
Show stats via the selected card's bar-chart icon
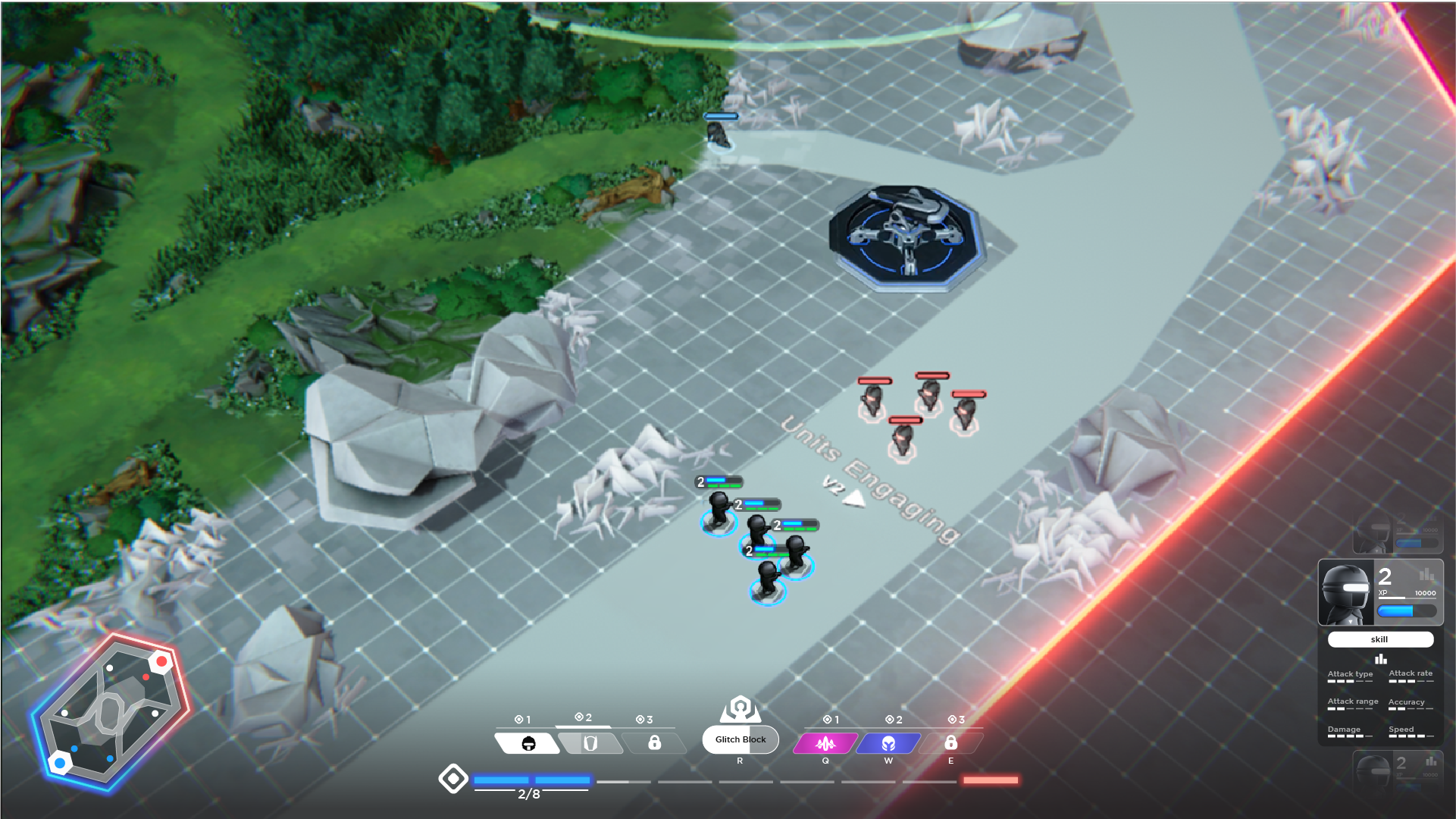pyautogui.click(x=1426, y=575)
